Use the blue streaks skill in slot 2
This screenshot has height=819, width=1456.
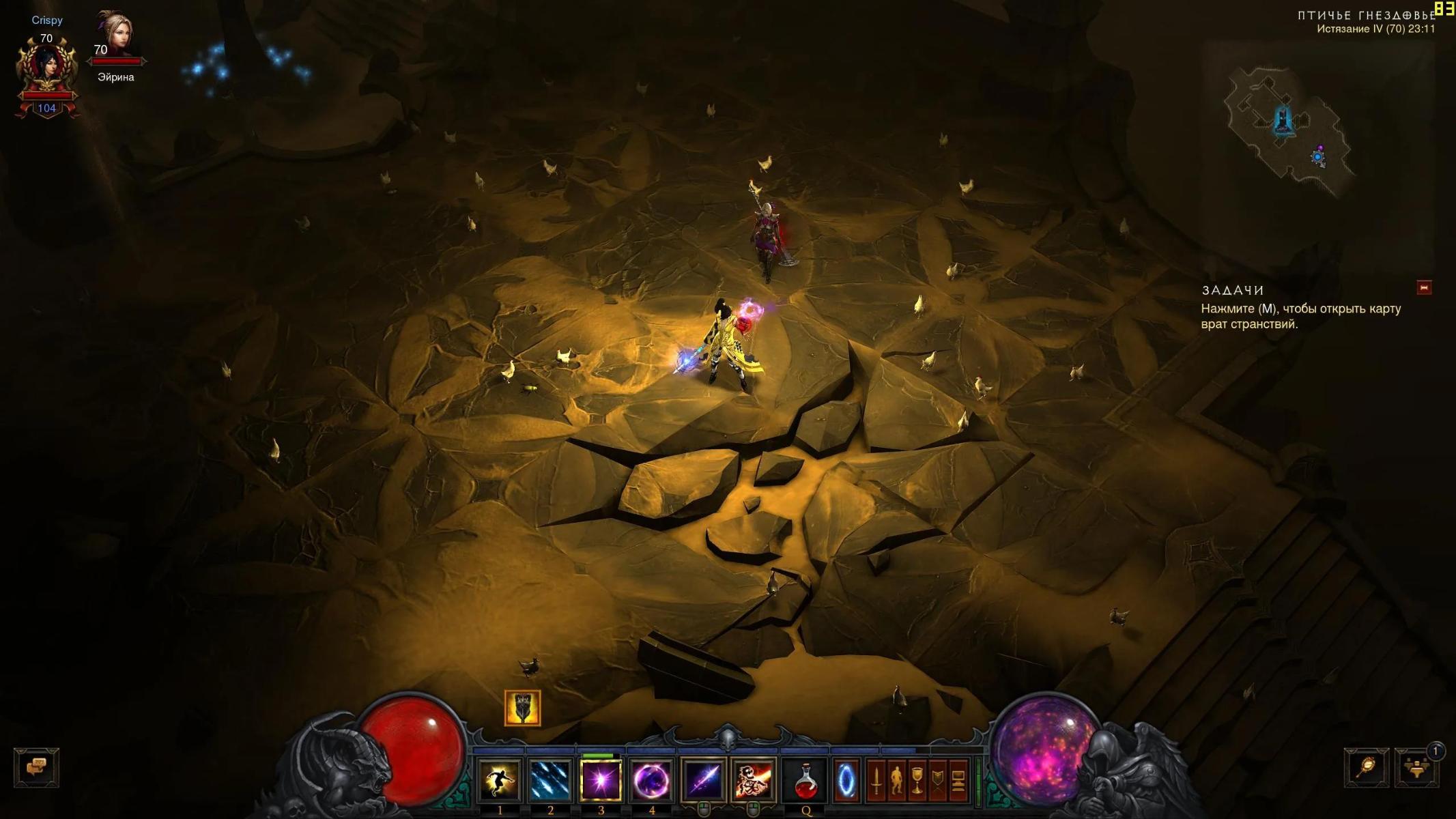(x=550, y=780)
